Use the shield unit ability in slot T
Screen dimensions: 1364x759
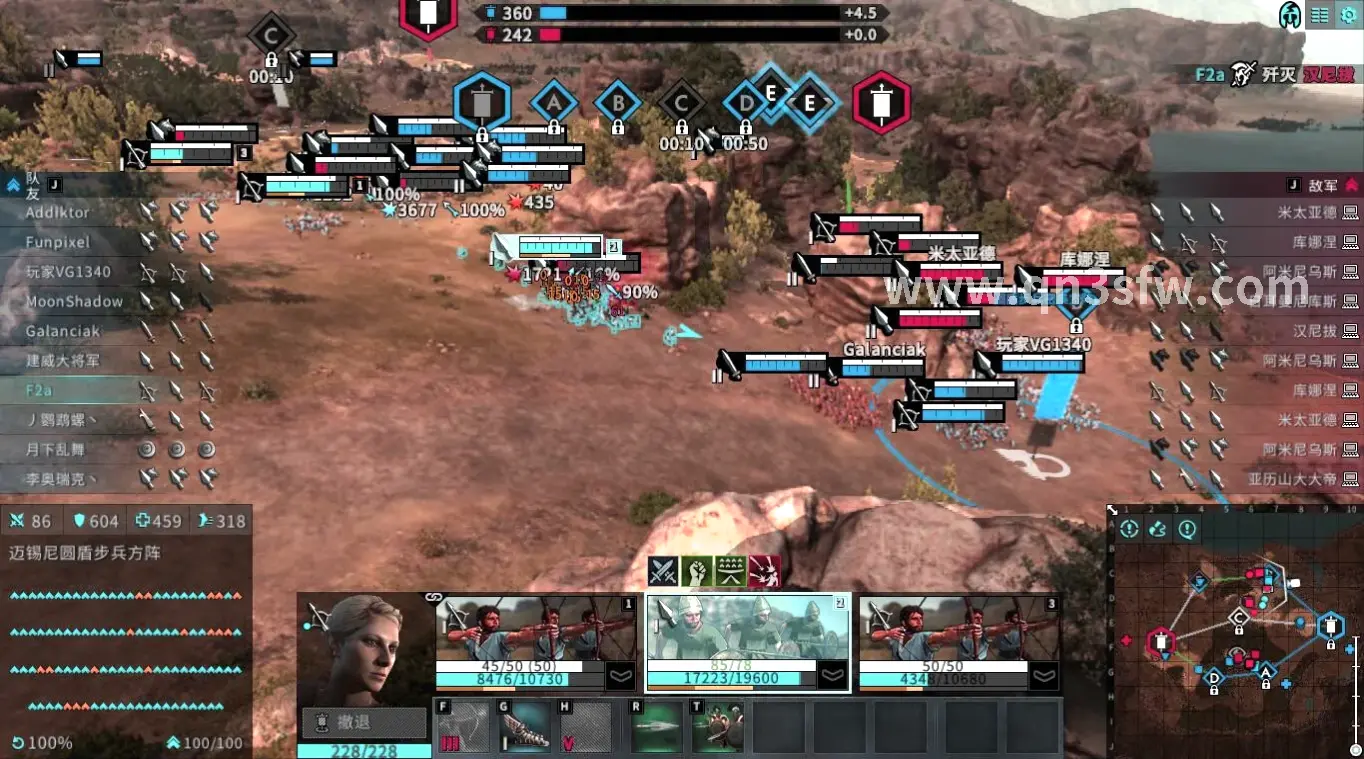(x=718, y=727)
